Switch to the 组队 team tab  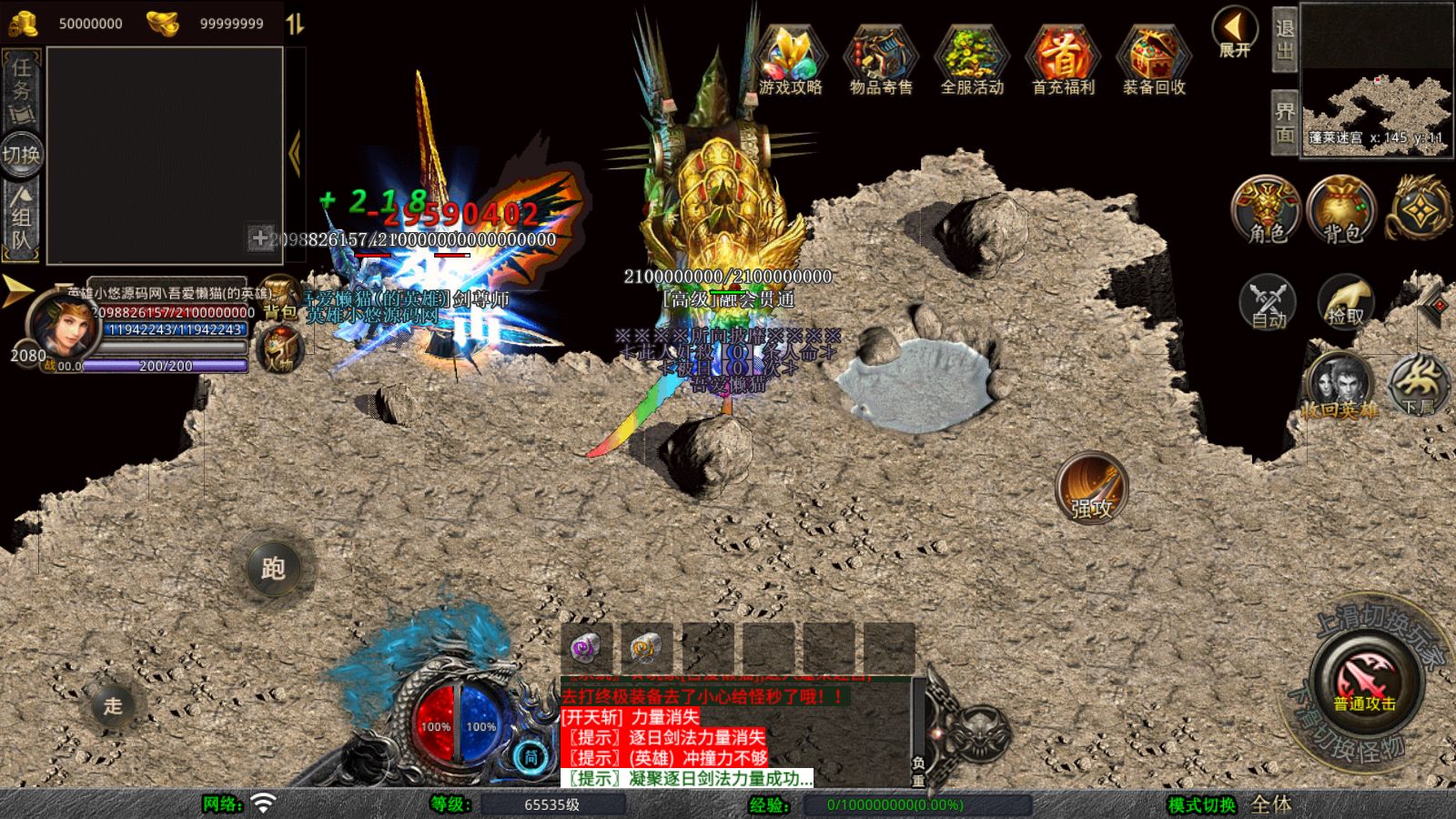(21, 216)
